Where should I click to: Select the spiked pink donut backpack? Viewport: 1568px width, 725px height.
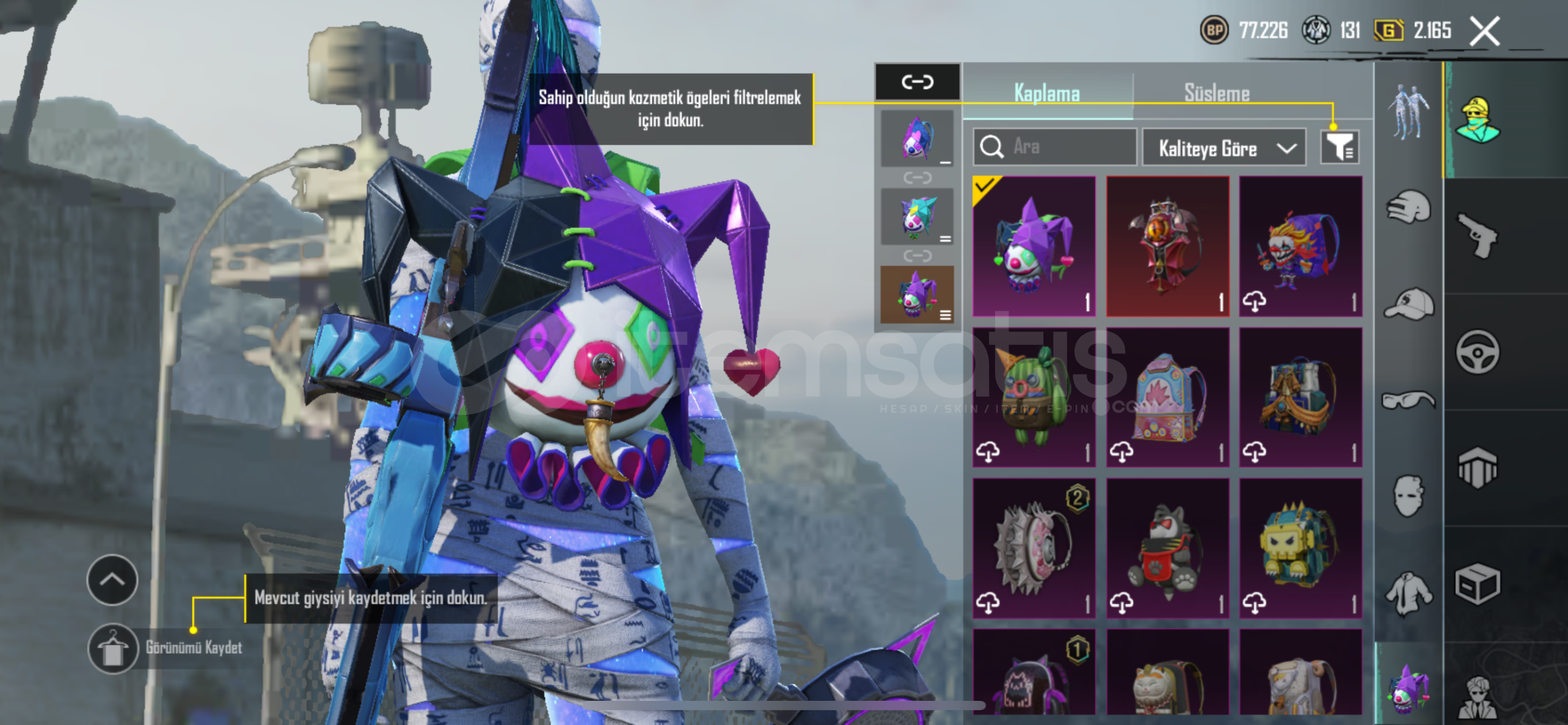click(x=1034, y=548)
